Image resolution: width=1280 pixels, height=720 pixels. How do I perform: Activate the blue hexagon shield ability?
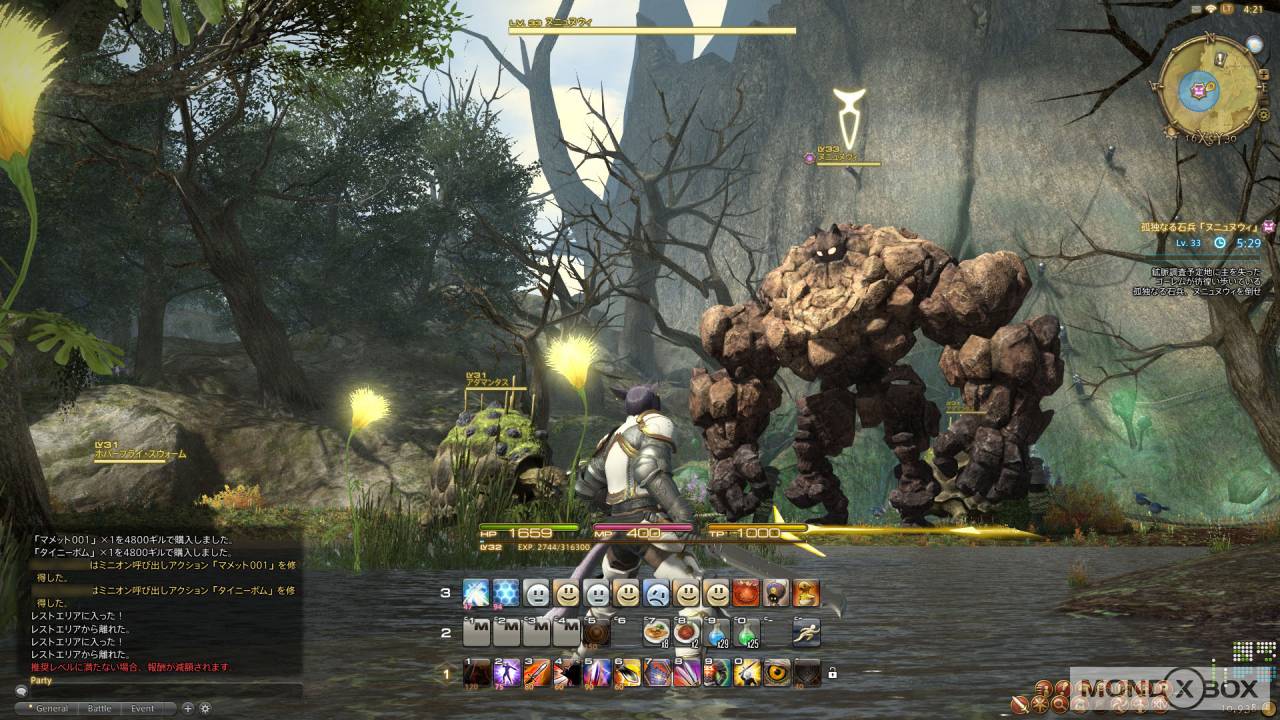coord(507,593)
